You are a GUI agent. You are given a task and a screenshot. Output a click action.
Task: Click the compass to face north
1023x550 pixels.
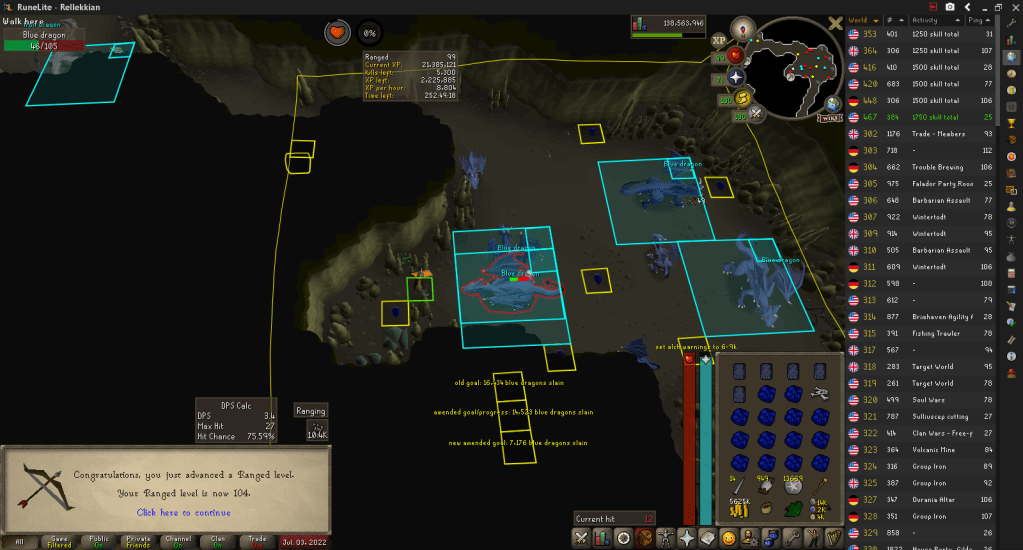(x=741, y=28)
